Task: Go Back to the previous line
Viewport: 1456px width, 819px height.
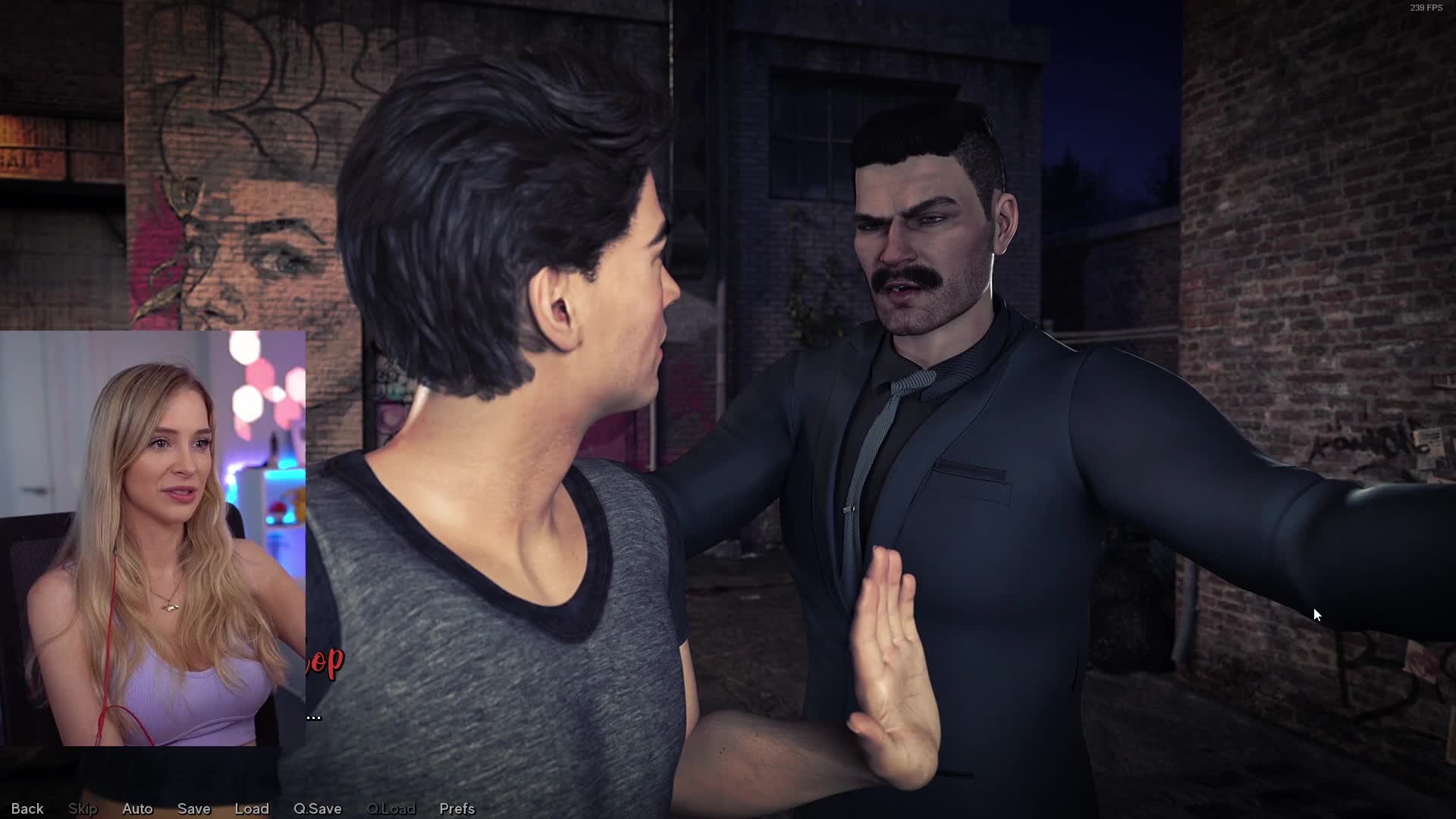Action: pos(27,808)
